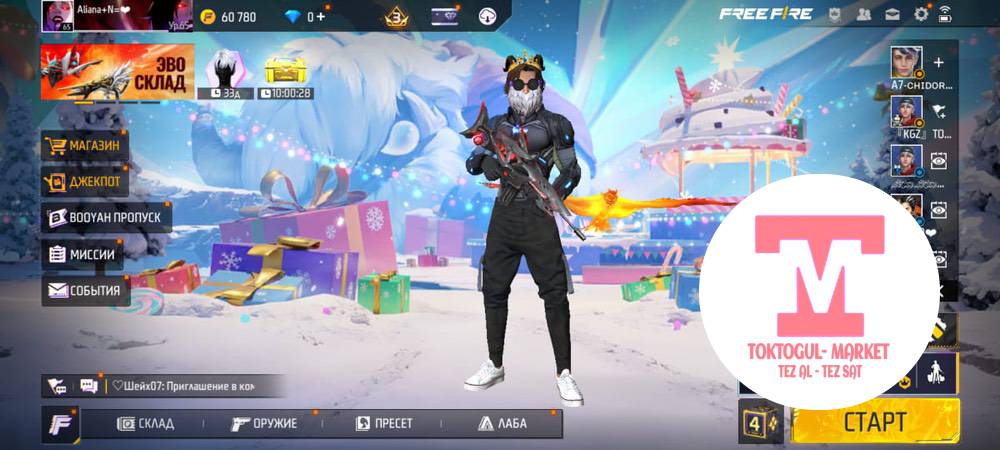1000x450 pixels.
Task: Open the settings gear icon
Action: click(x=921, y=15)
